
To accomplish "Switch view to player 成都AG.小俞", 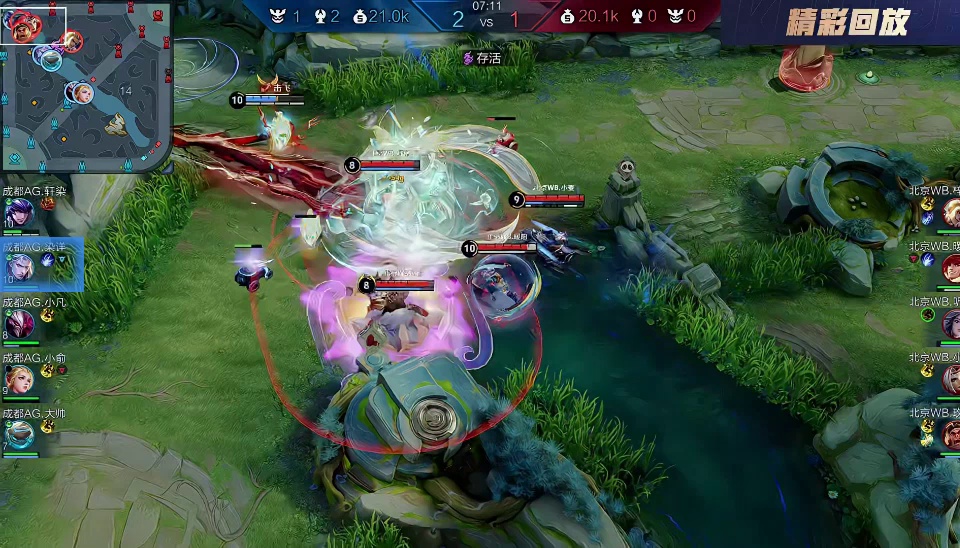I will click(19, 379).
